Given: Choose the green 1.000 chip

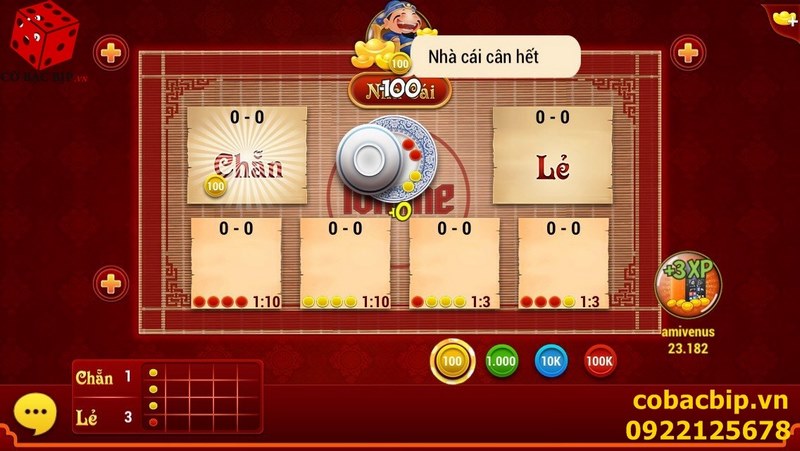Looking at the screenshot, I should [502, 361].
